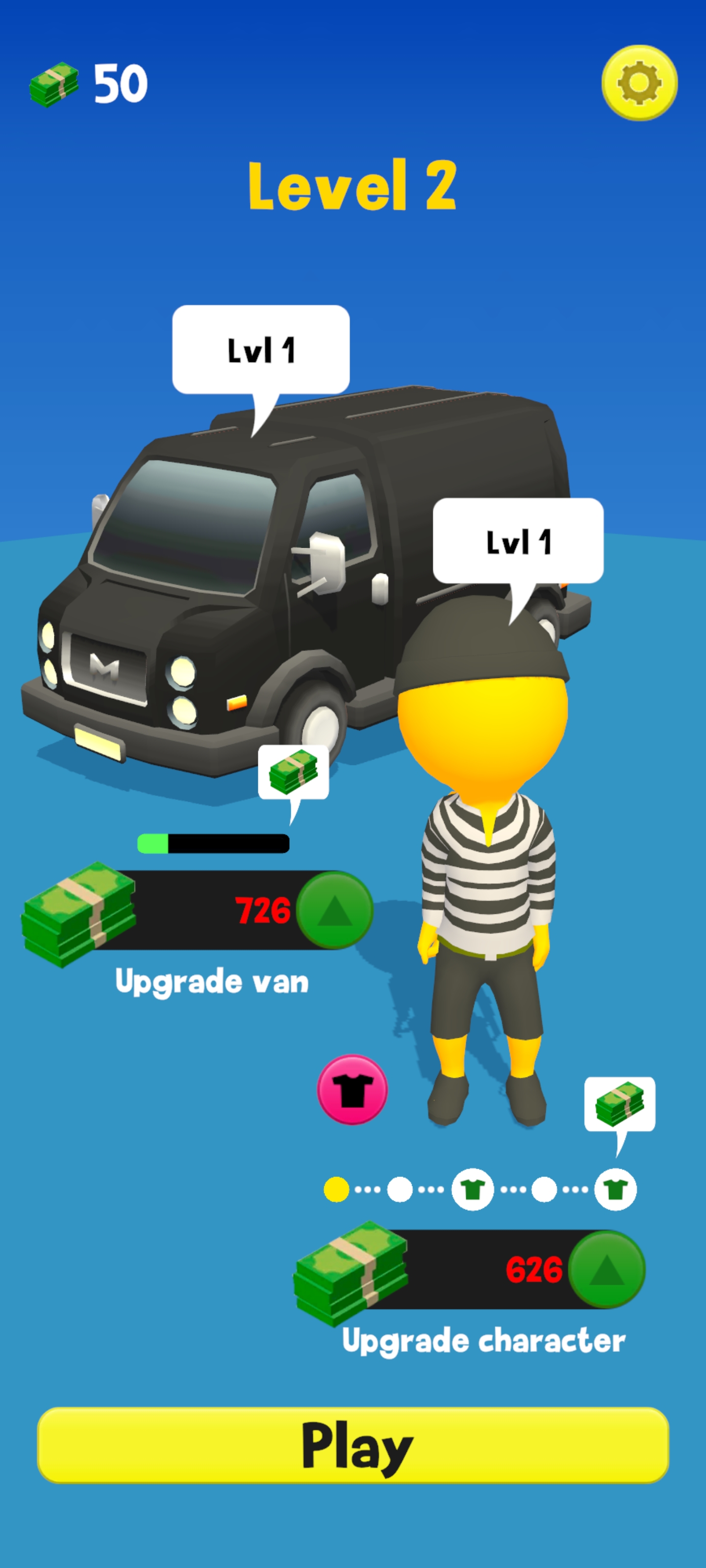Open the Lvl 1 bubble above the van

coord(261,350)
